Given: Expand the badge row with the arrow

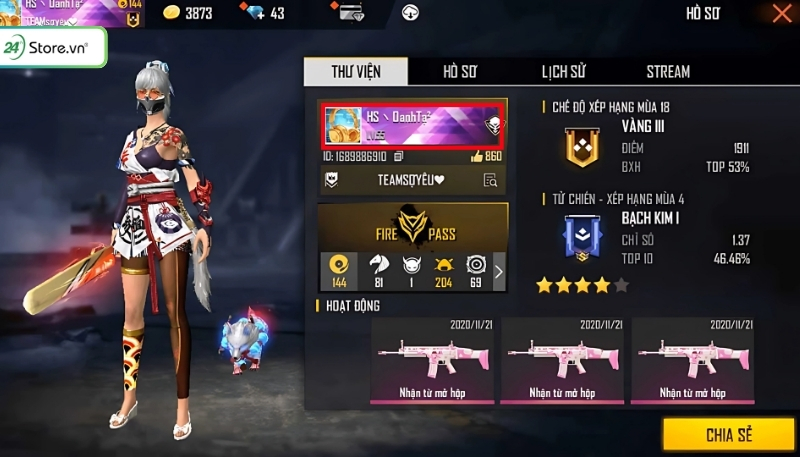Looking at the screenshot, I should pyautogui.click(x=498, y=271).
